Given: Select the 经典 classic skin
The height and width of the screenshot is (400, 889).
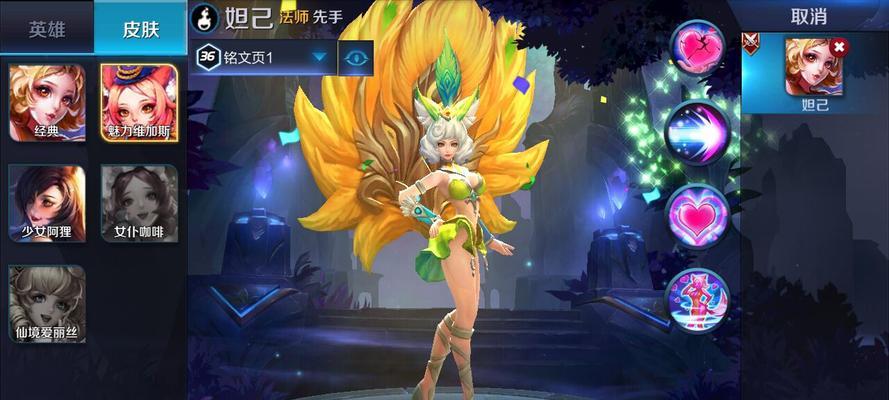Looking at the screenshot, I should click(47, 102).
